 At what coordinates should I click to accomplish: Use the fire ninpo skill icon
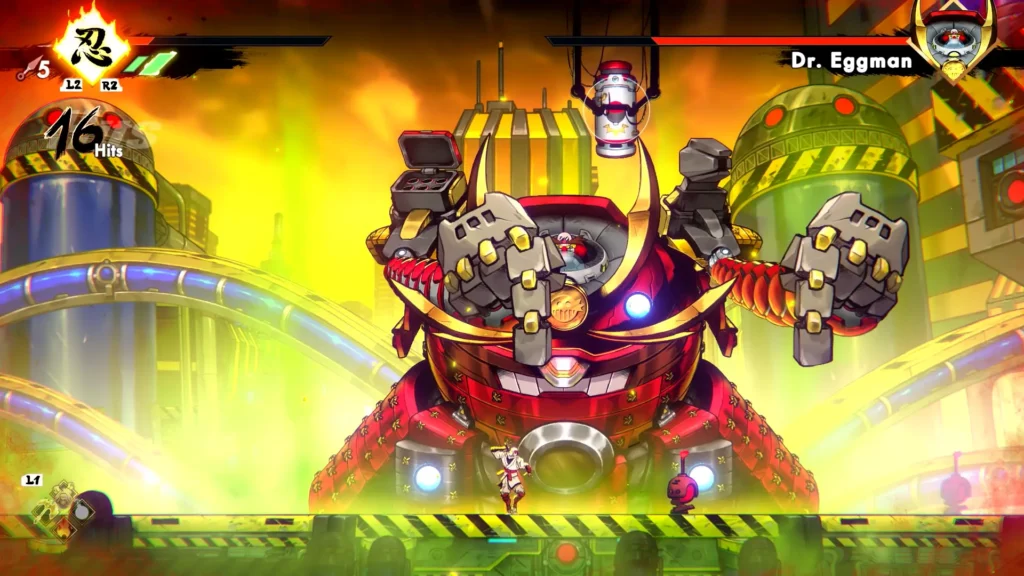[x=65, y=530]
